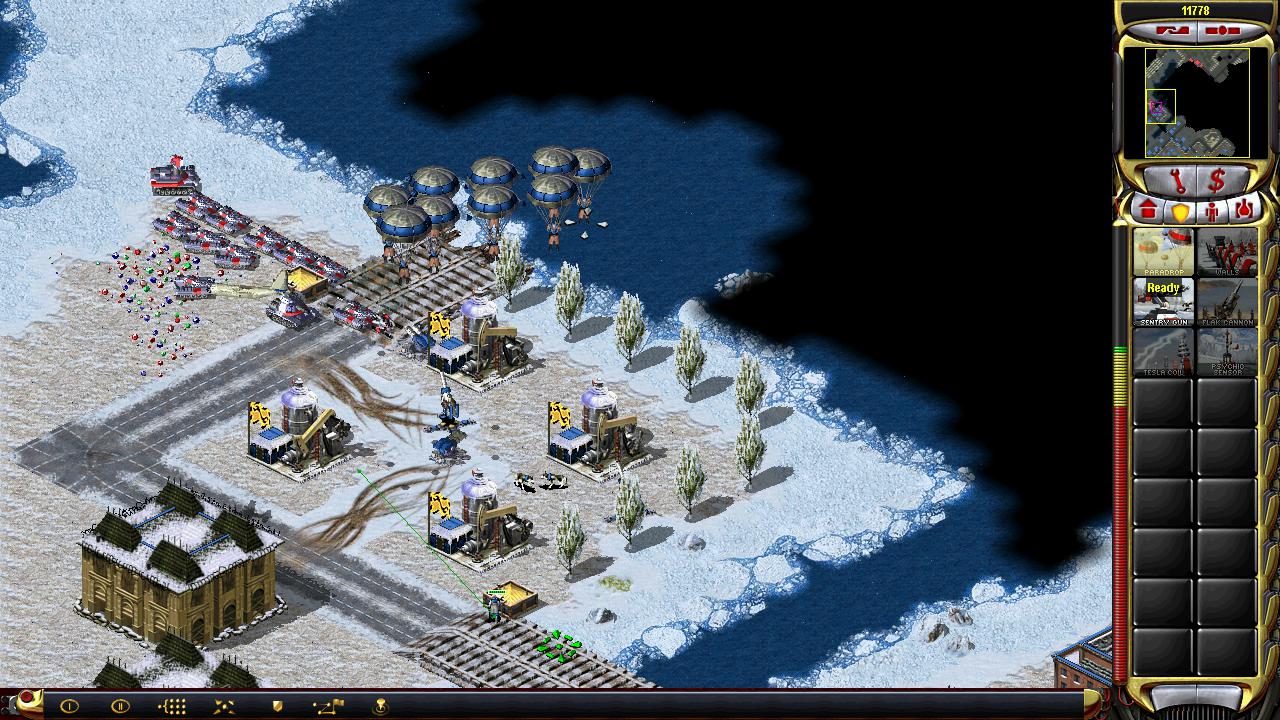Build a Flak Cannon

(x=1227, y=301)
